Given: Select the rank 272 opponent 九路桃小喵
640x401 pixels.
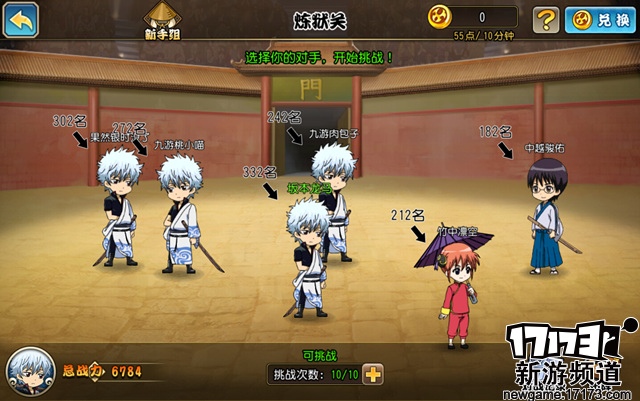Looking at the screenshot, I should [180, 212].
